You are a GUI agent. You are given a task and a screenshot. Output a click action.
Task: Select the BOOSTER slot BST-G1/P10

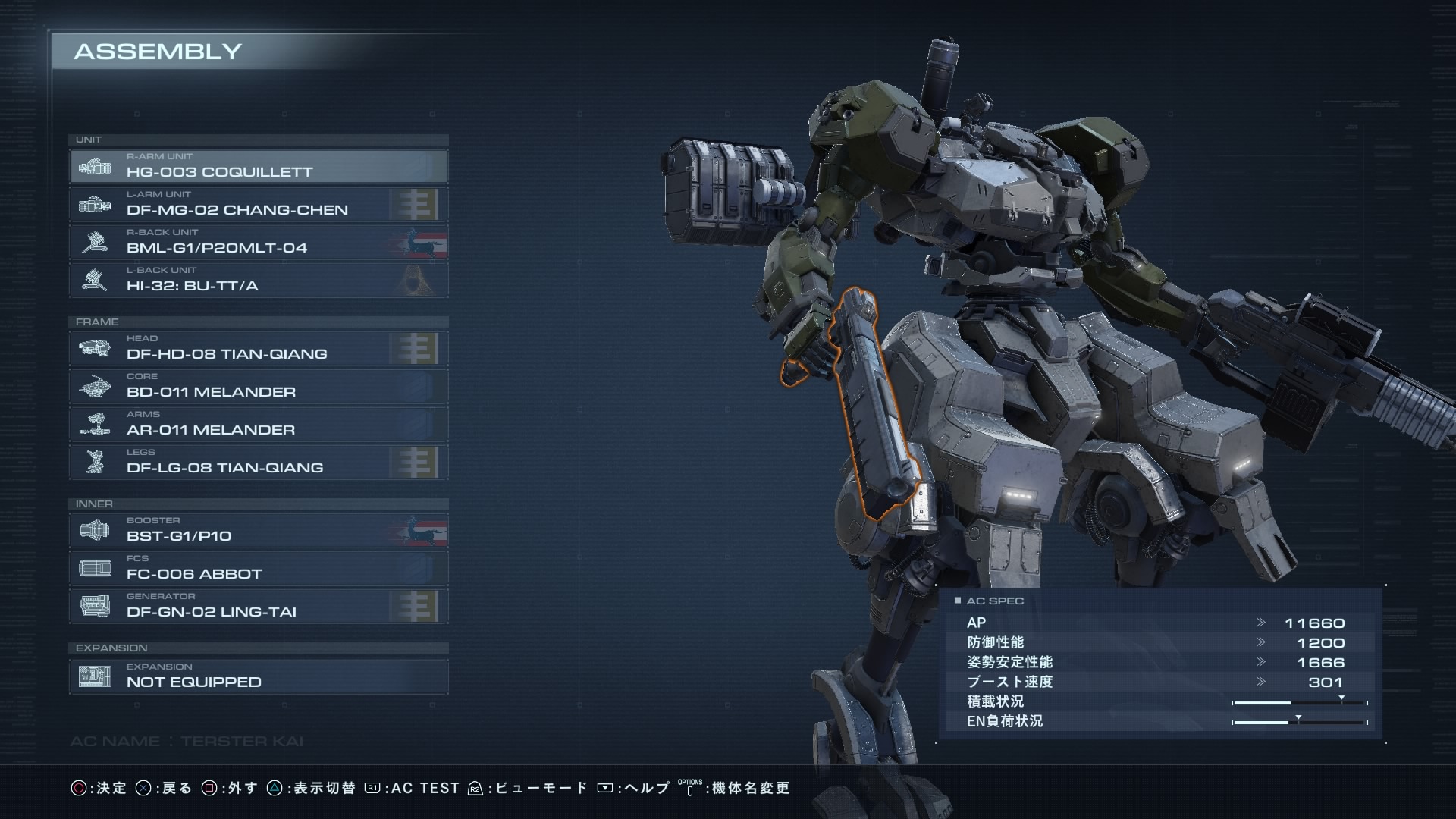(258, 530)
